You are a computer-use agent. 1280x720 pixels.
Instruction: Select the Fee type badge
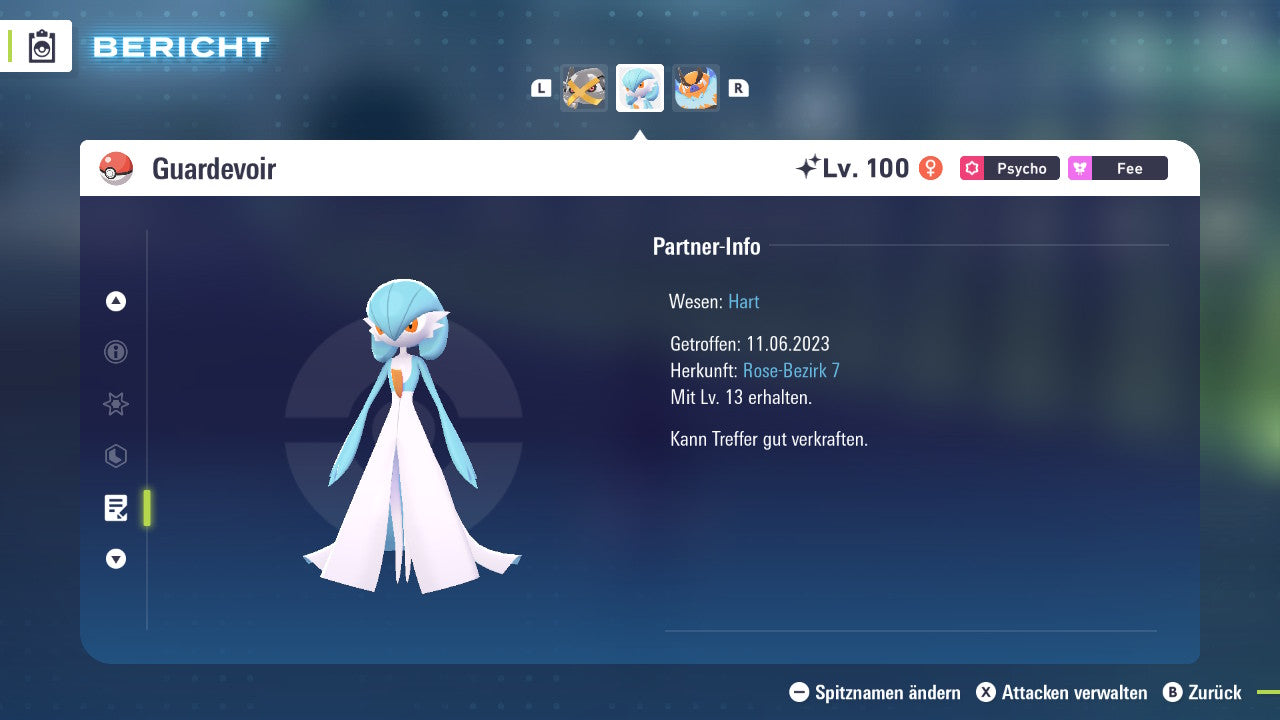coord(1117,168)
